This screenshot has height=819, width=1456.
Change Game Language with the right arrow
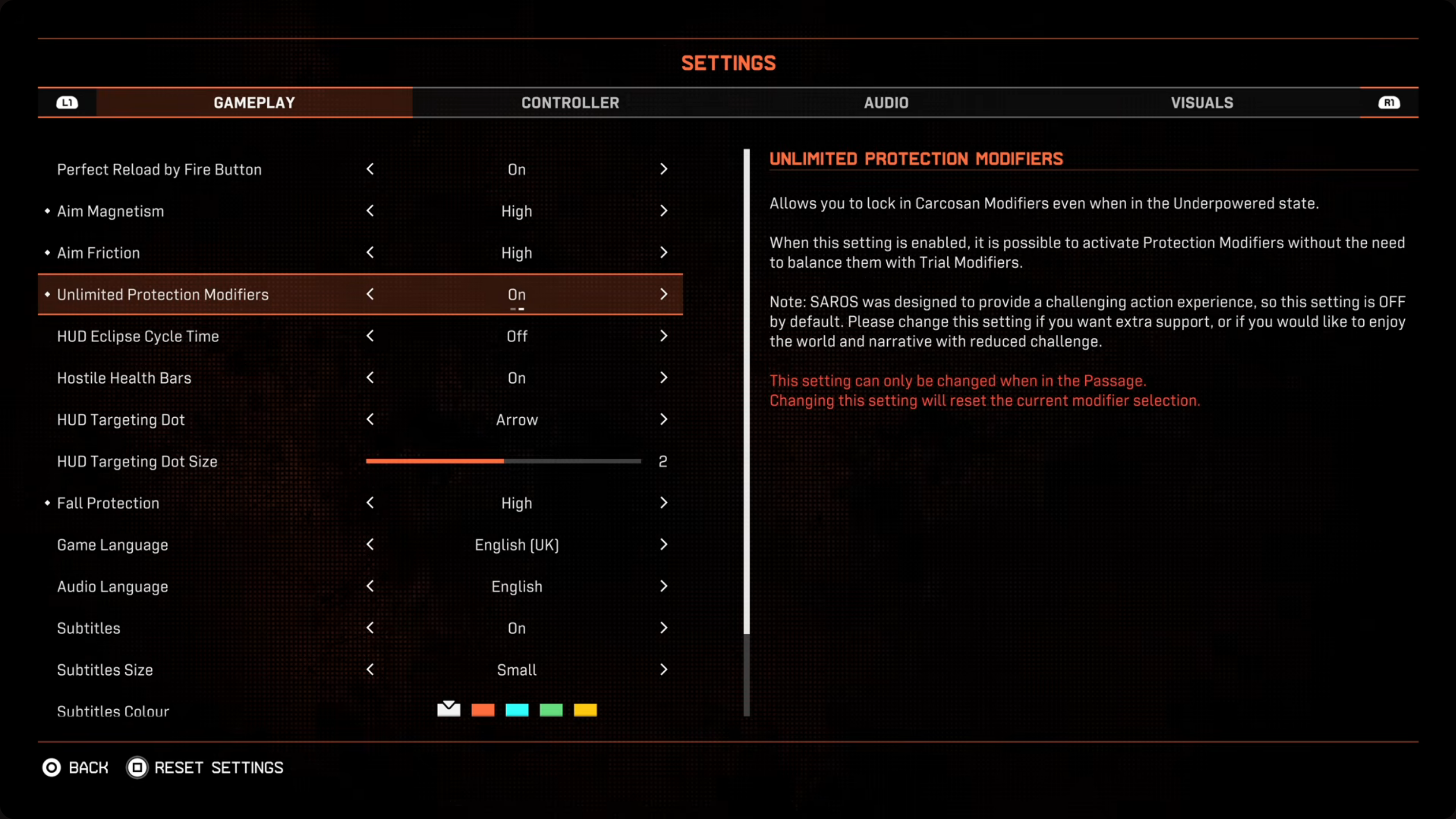click(x=663, y=545)
